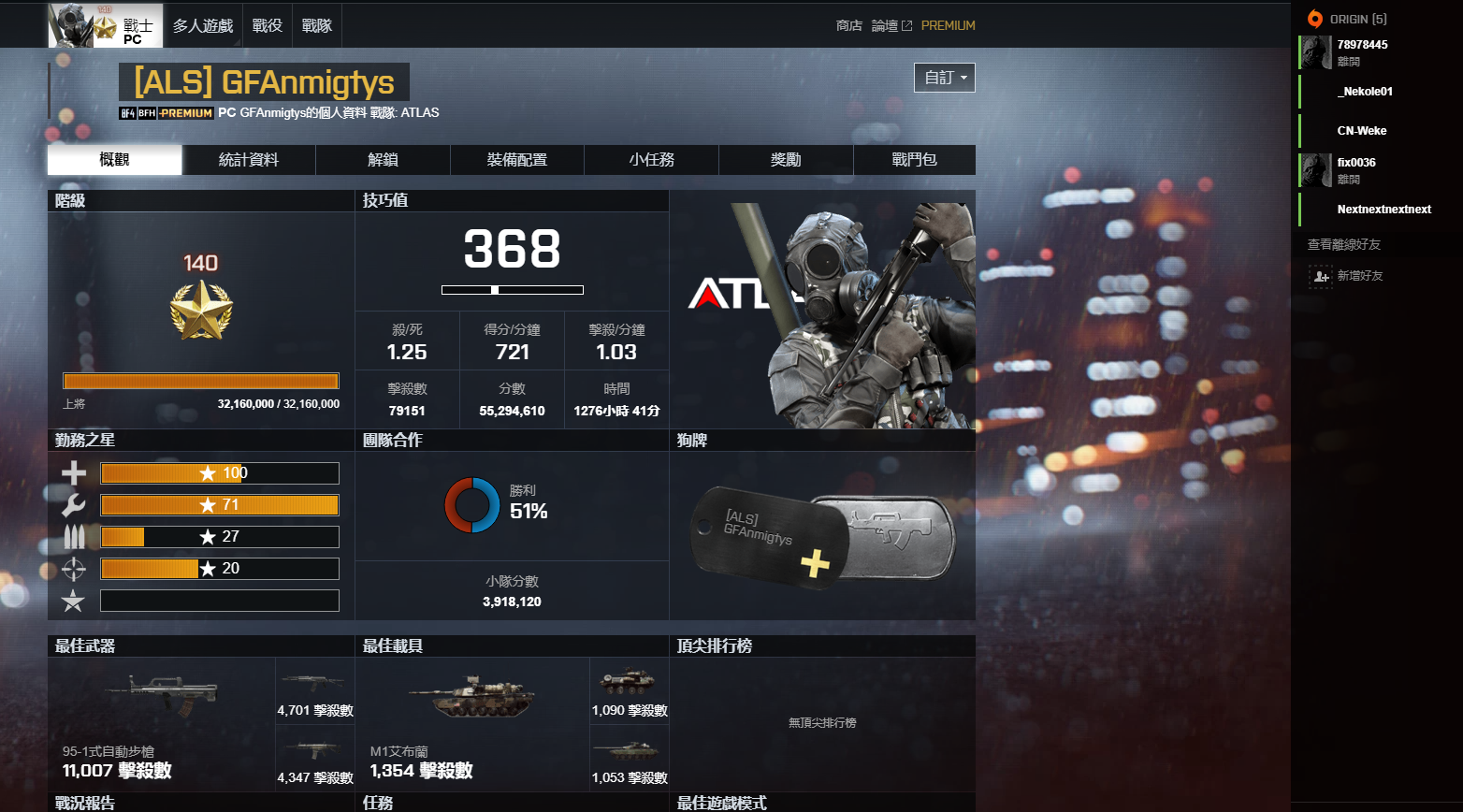Viewport: 1463px width, 812px height.
Task: Click the Recon crosshair icon
Action: pyautogui.click(x=73, y=568)
